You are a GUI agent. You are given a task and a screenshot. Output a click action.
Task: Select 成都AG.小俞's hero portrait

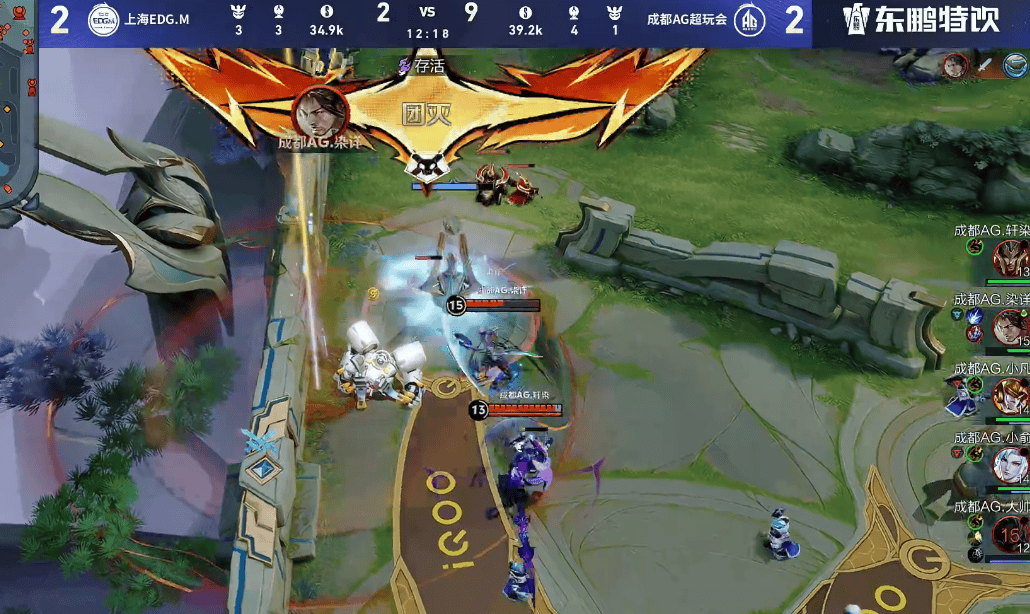click(1012, 464)
